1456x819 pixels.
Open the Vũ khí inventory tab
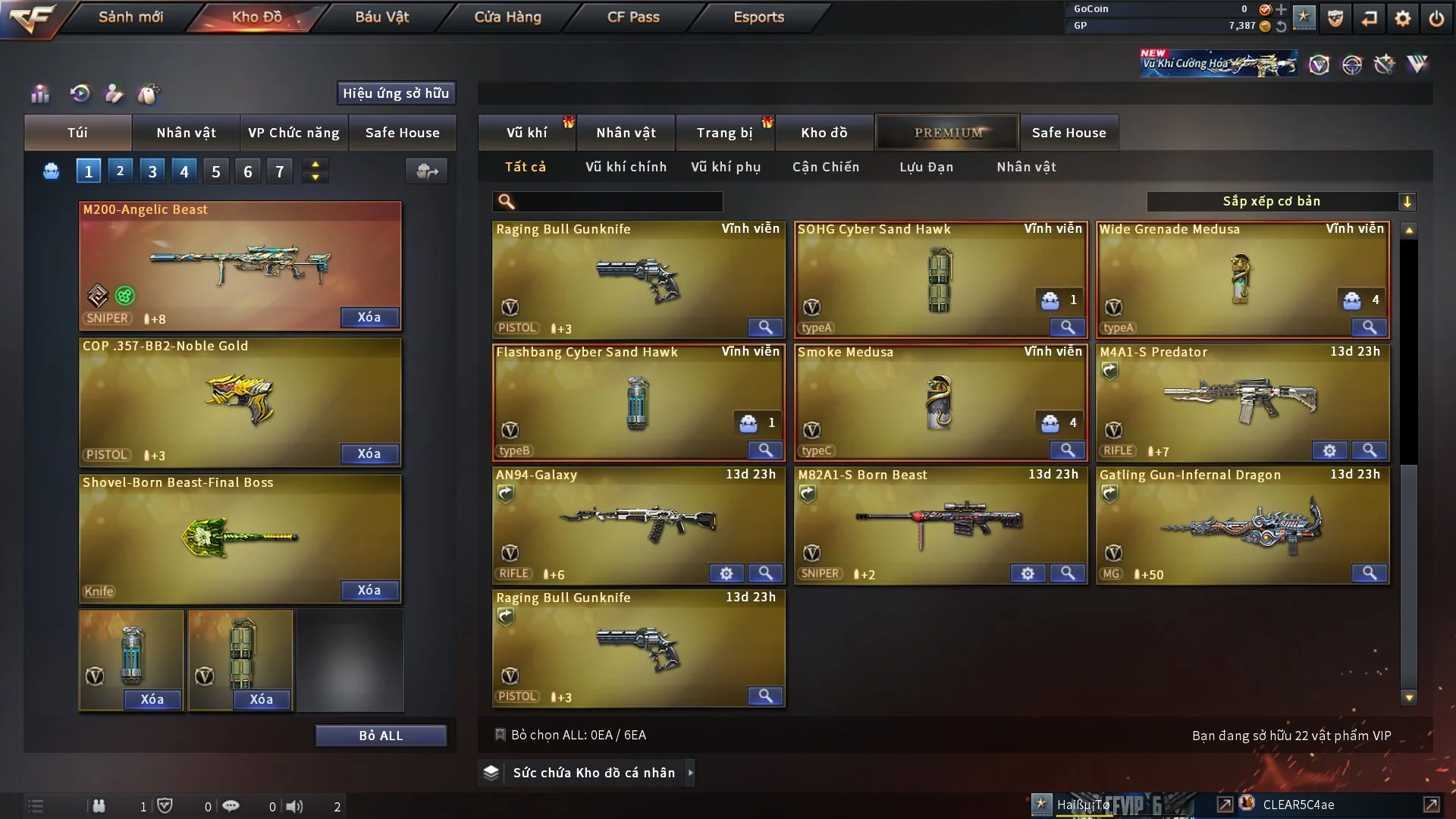coord(527,133)
